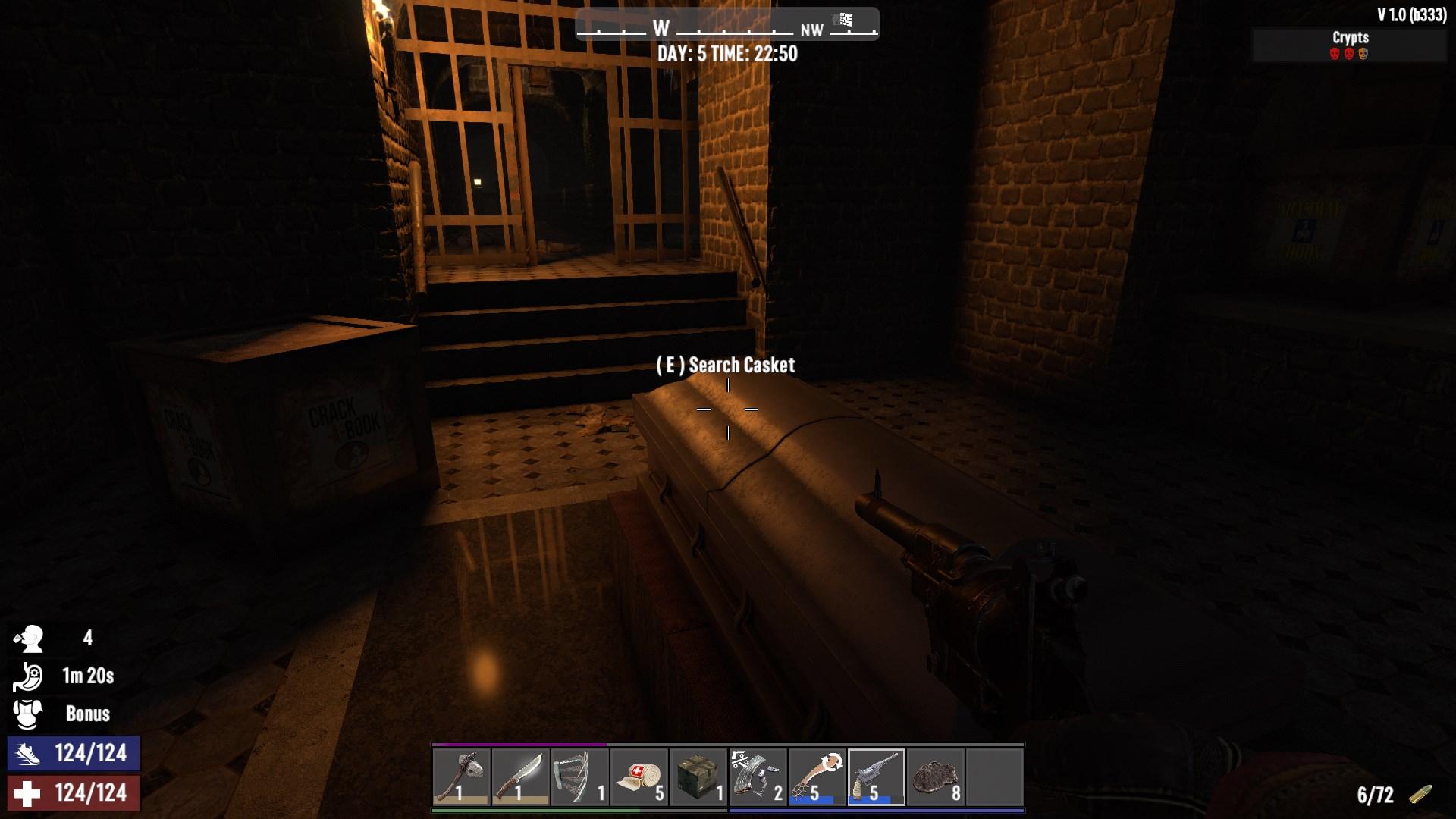Choose the charred meat stack slot
Viewport: 1456px width, 819px height.
[935, 777]
